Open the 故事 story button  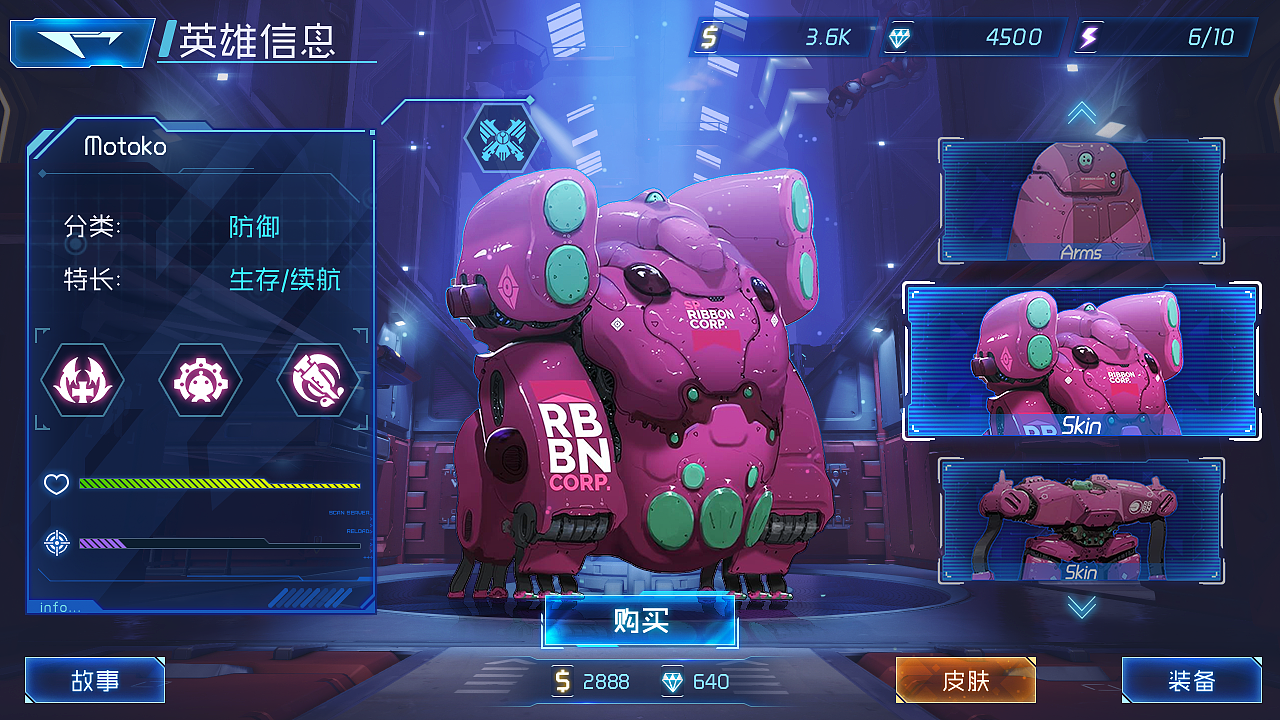[94, 681]
